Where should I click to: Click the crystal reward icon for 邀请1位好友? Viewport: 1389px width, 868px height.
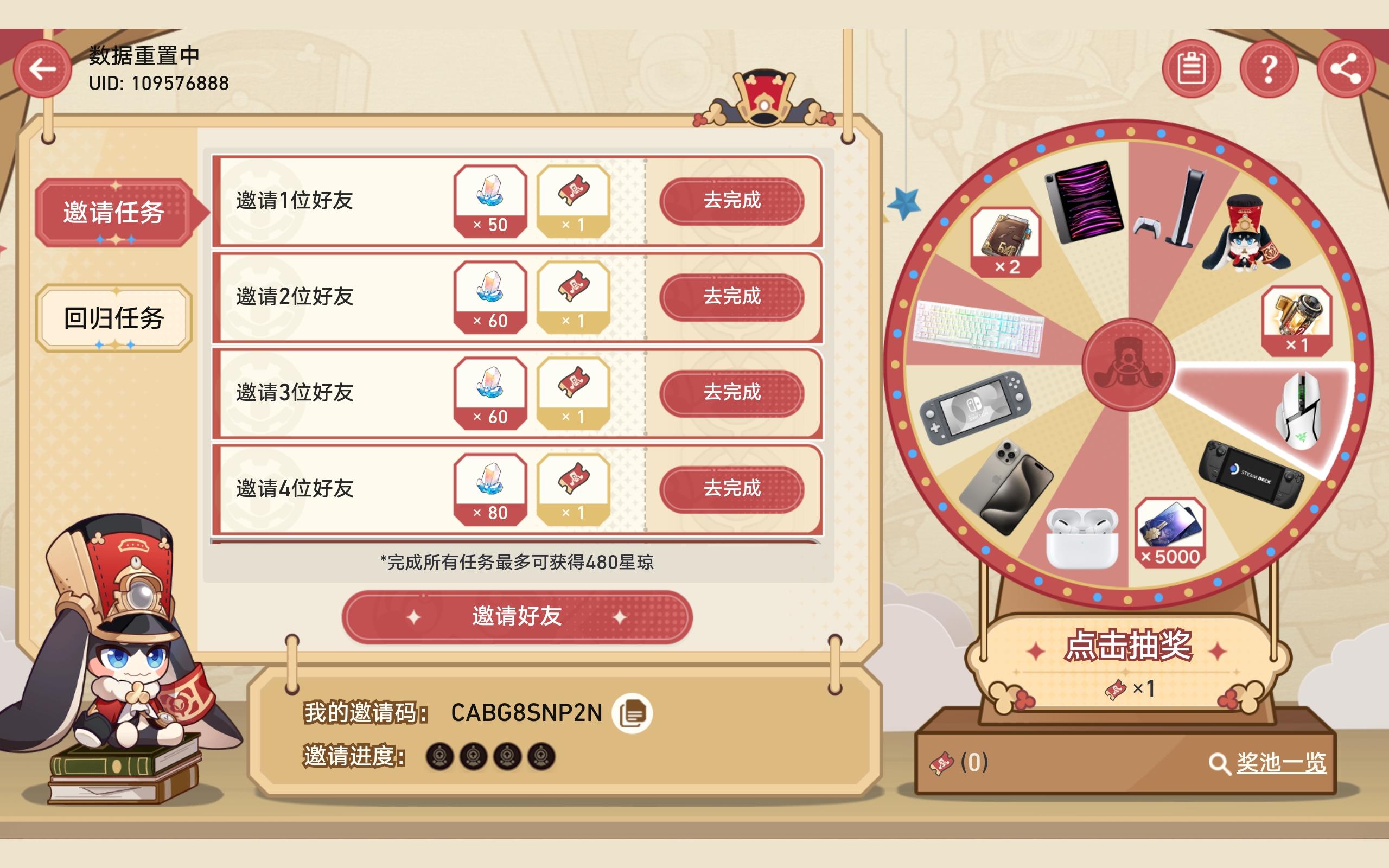pos(490,201)
